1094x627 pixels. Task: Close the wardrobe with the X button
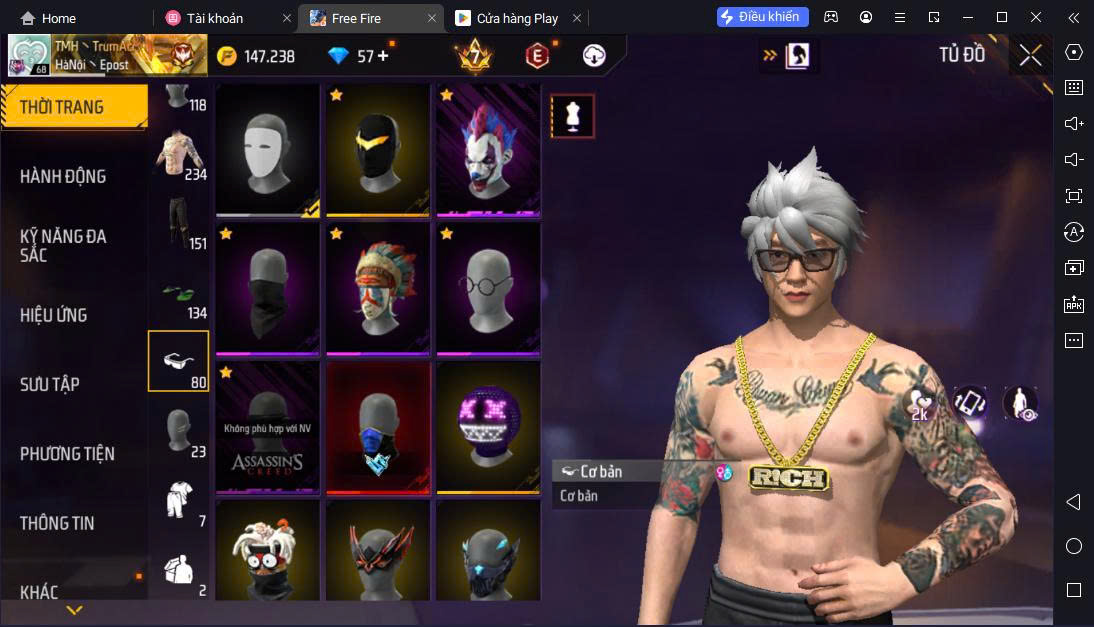[x=1030, y=56]
